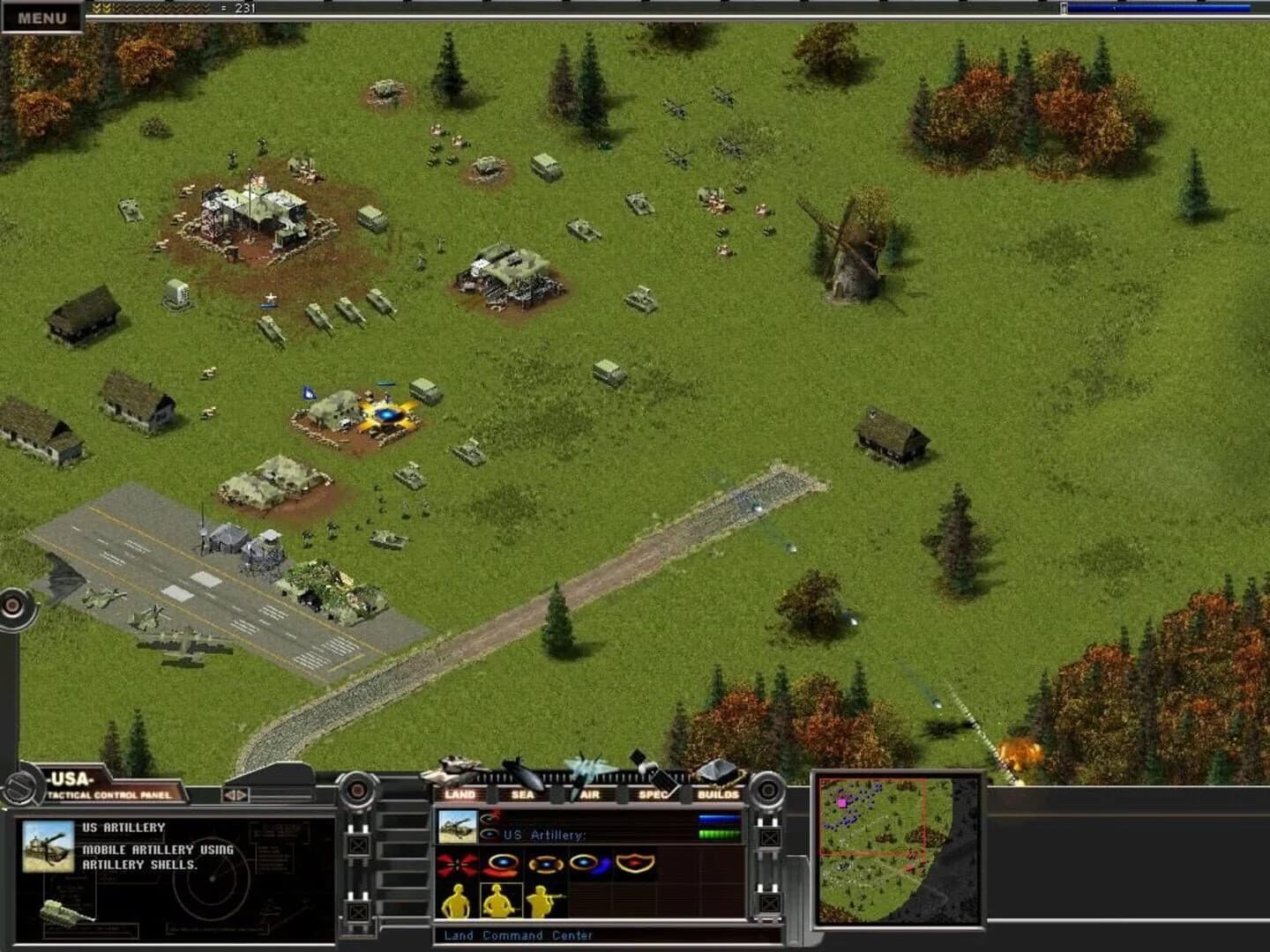Click the standing soldier posture icon
The width and height of the screenshot is (1270, 952).
[x=457, y=899]
